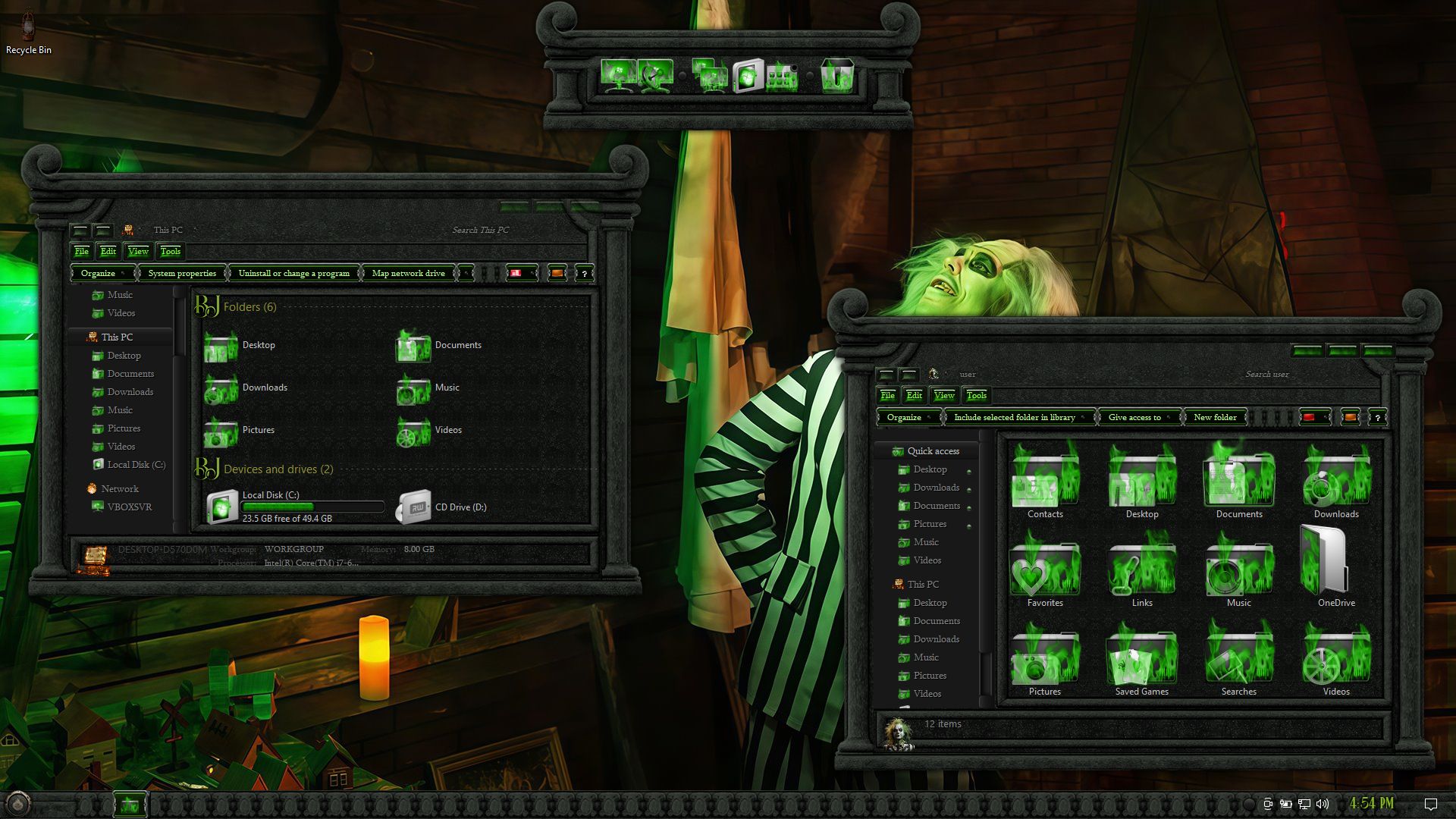Choose Quick access in the navigation tree

point(933,451)
